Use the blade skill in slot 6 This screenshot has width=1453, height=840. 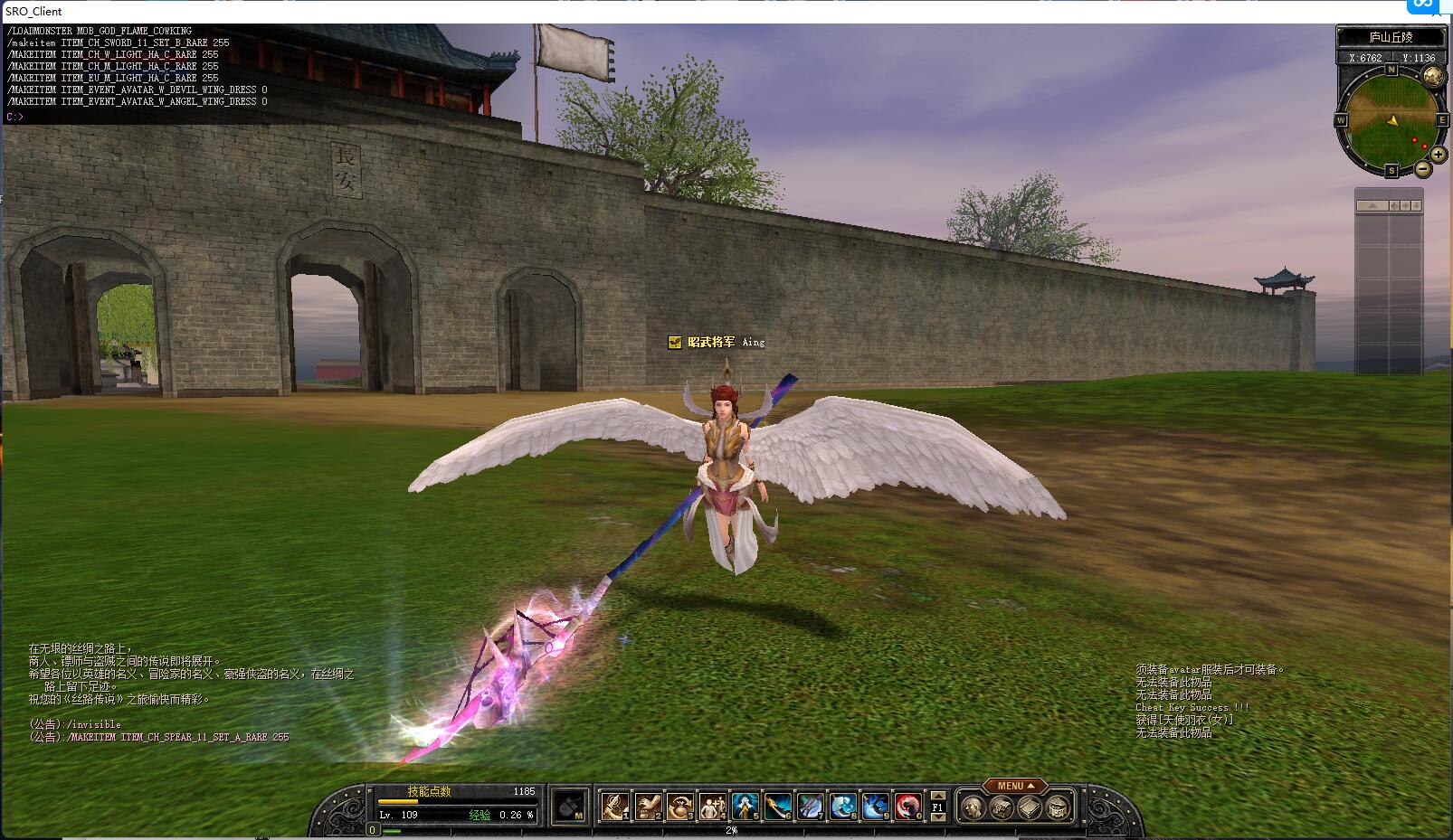pos(778,806)
